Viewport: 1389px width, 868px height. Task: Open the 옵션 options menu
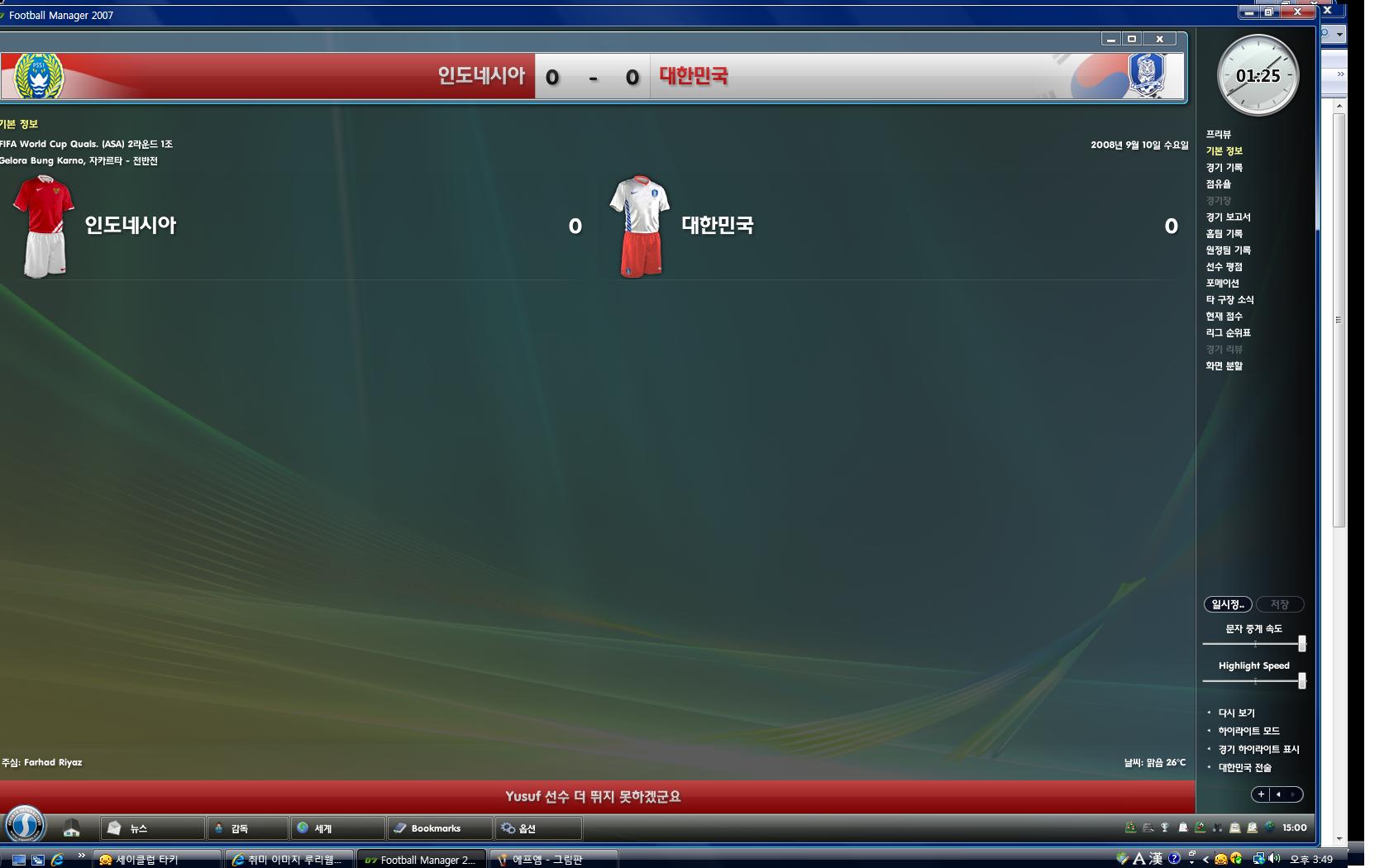point(537,827)
